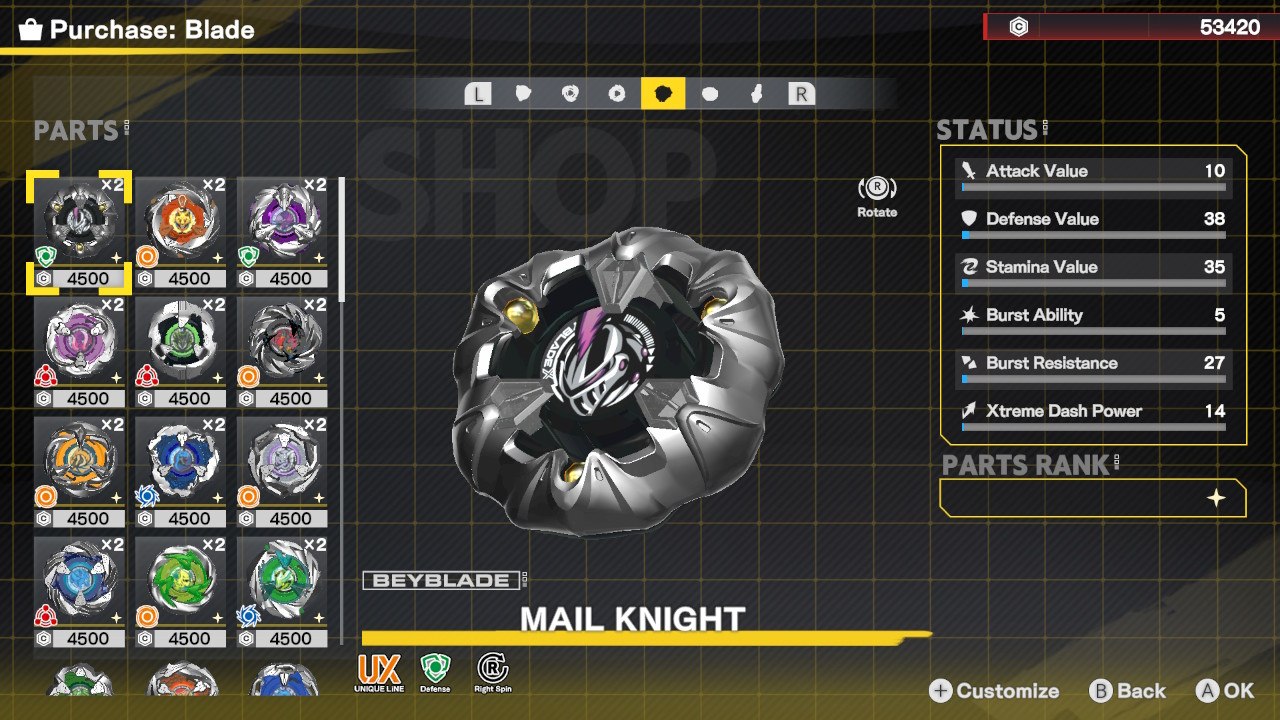Switch to the narrow bit-shaped category tab
The width and height of the screenshot is (1280, 720).
click(x=757, y=94)
